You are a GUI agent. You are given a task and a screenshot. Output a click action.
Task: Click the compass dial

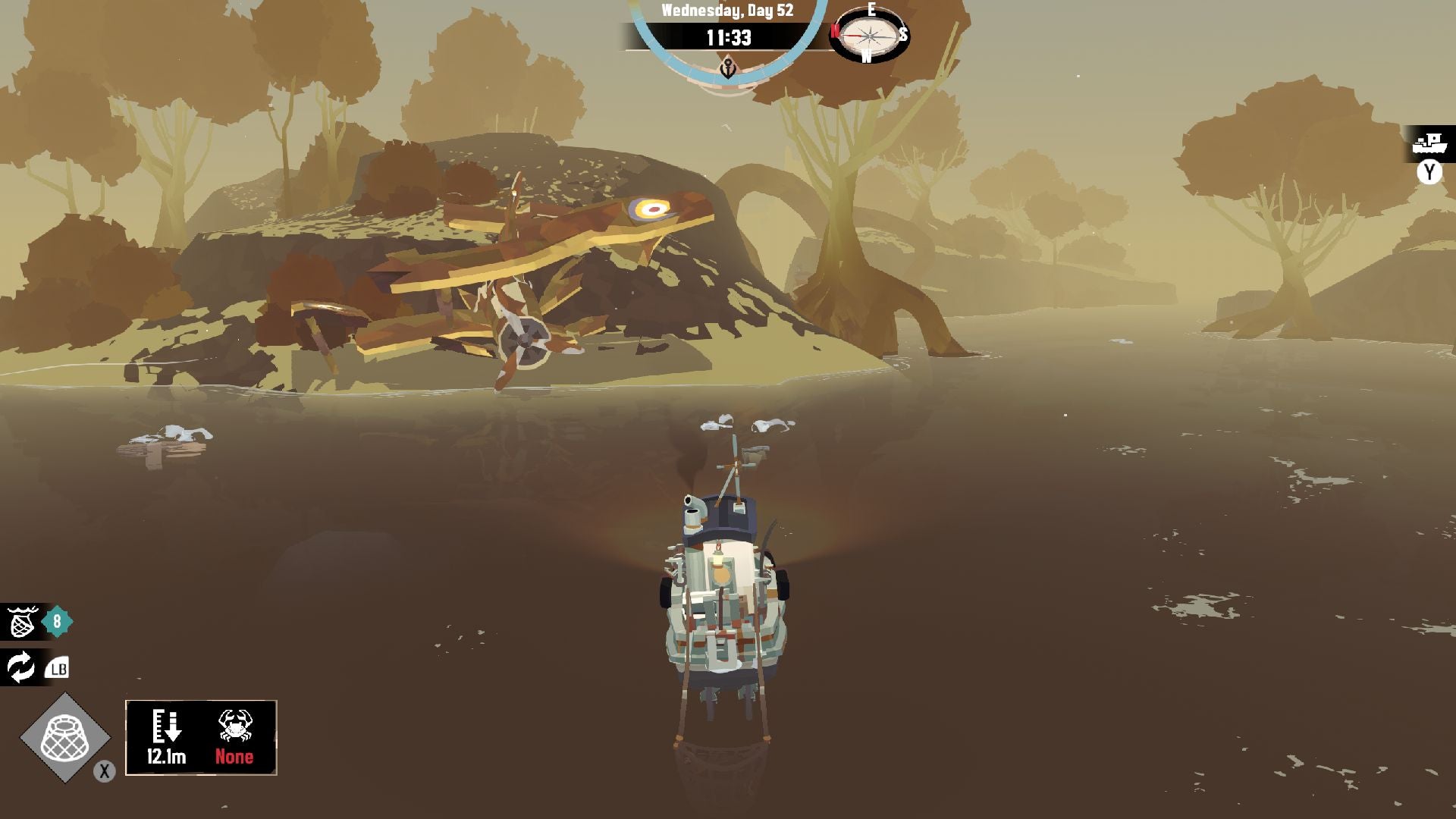pyautogui.click(x=869, y=35)
